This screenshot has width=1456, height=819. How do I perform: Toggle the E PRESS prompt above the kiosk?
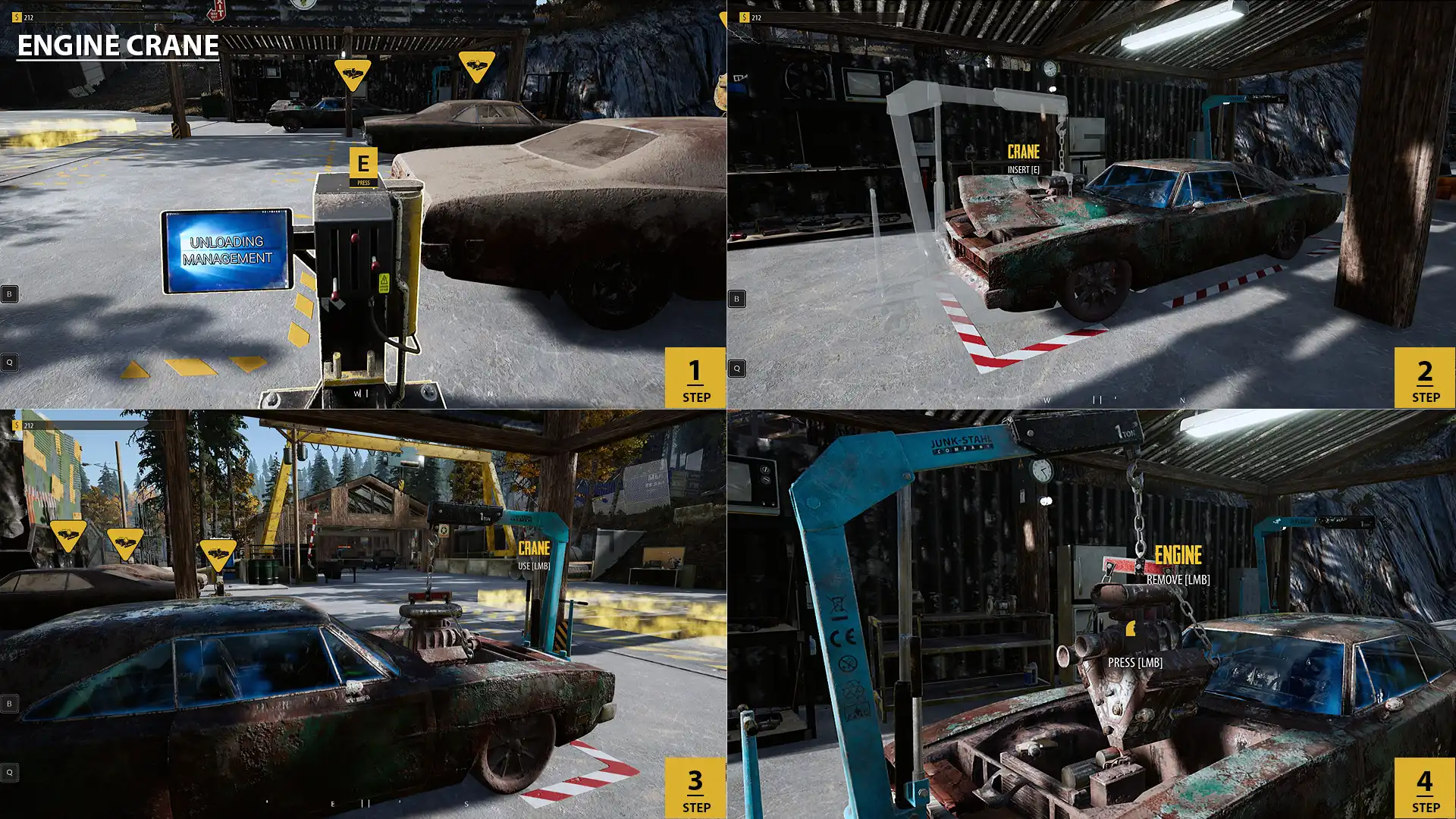pyautogui.click(x=362, y=165)
